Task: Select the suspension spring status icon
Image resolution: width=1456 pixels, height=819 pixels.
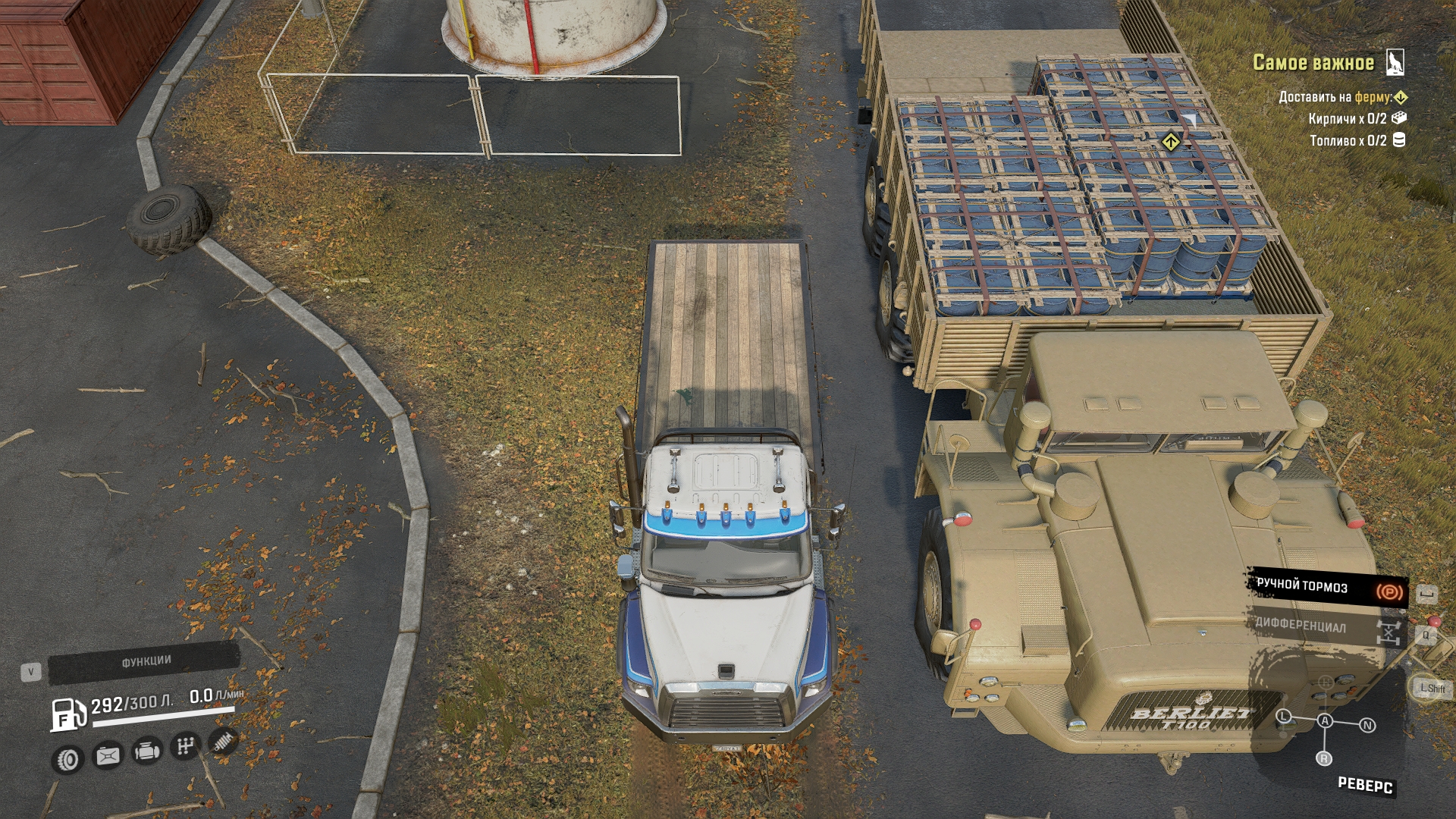Action: (223, 741)
